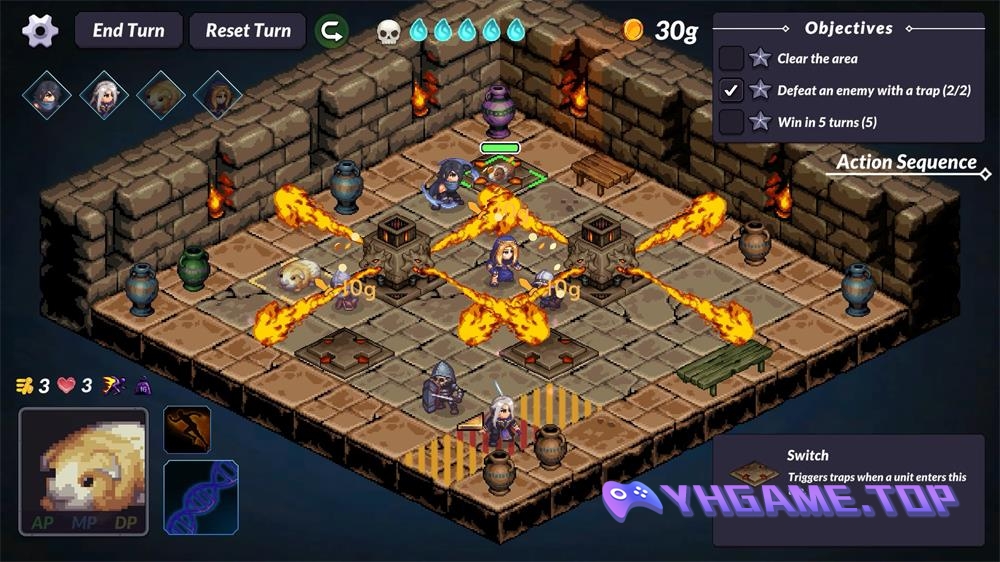Activate the blue DNA helix ability
Screen dimensions: 1000x562
(201, 496)
